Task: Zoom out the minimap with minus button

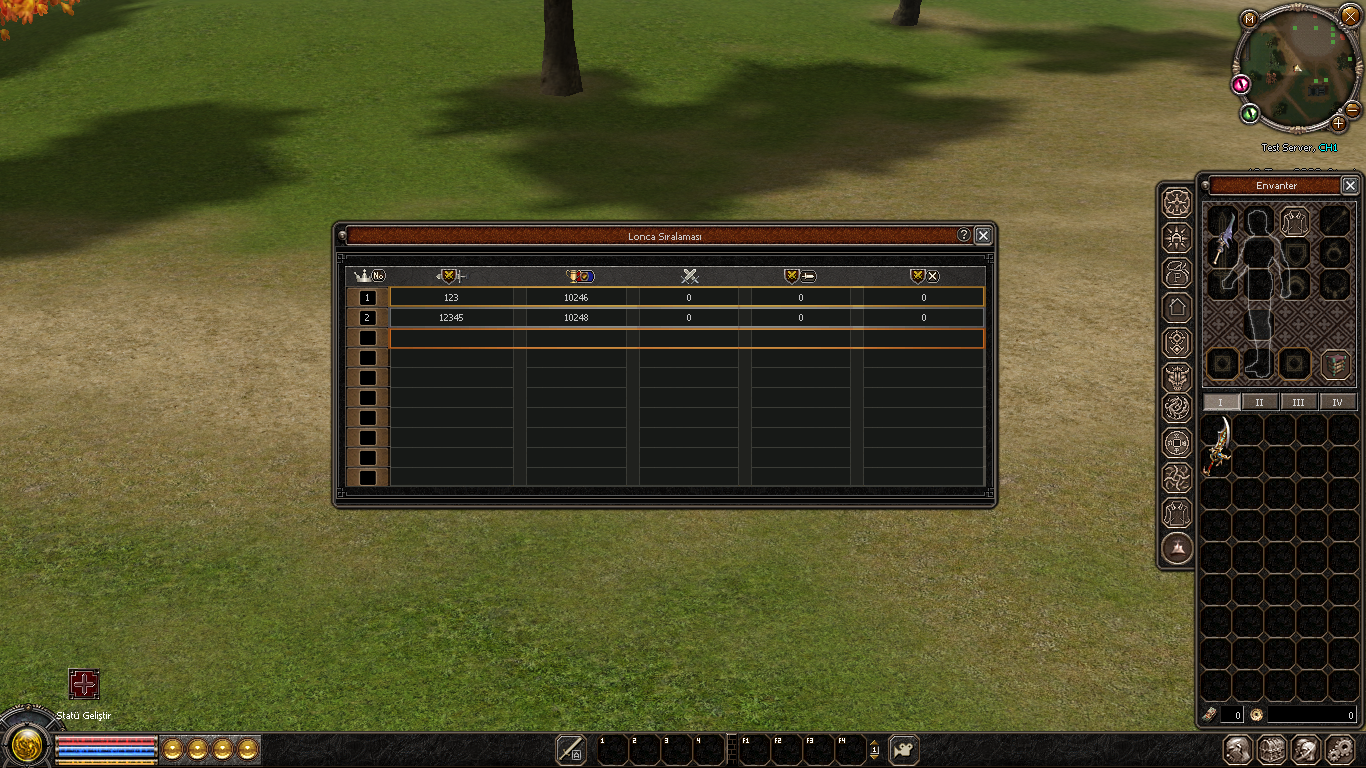Action: tap(1352, 108)
